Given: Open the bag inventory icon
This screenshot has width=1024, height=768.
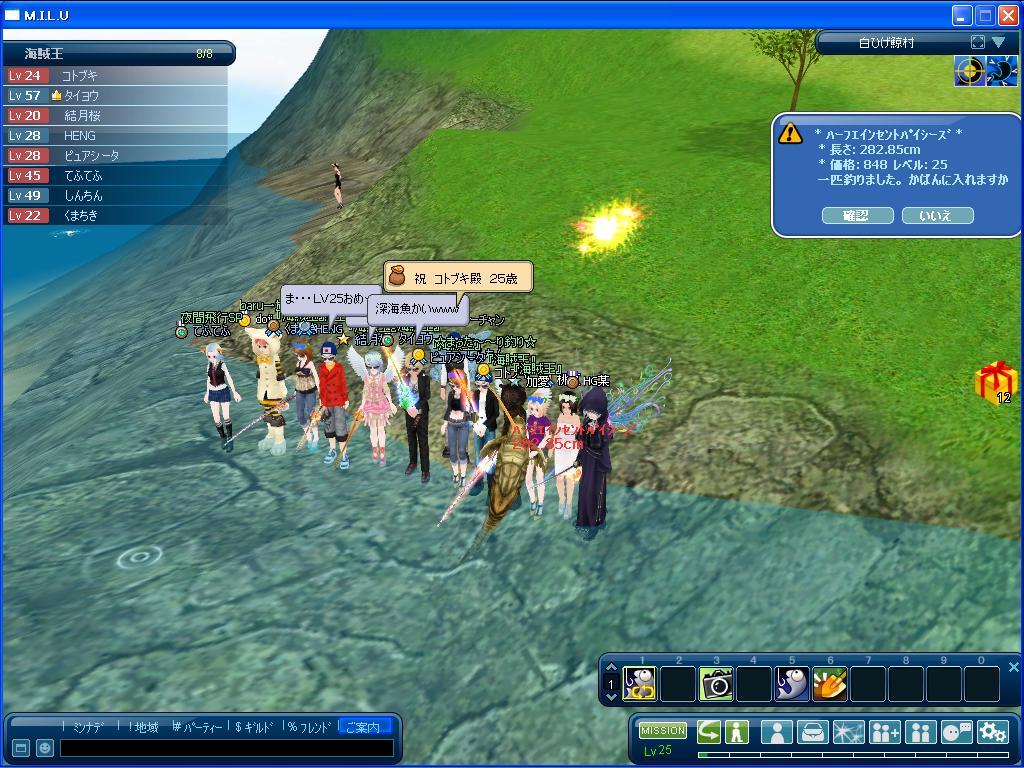Looking at the screenshot, I should click(812, 732).
